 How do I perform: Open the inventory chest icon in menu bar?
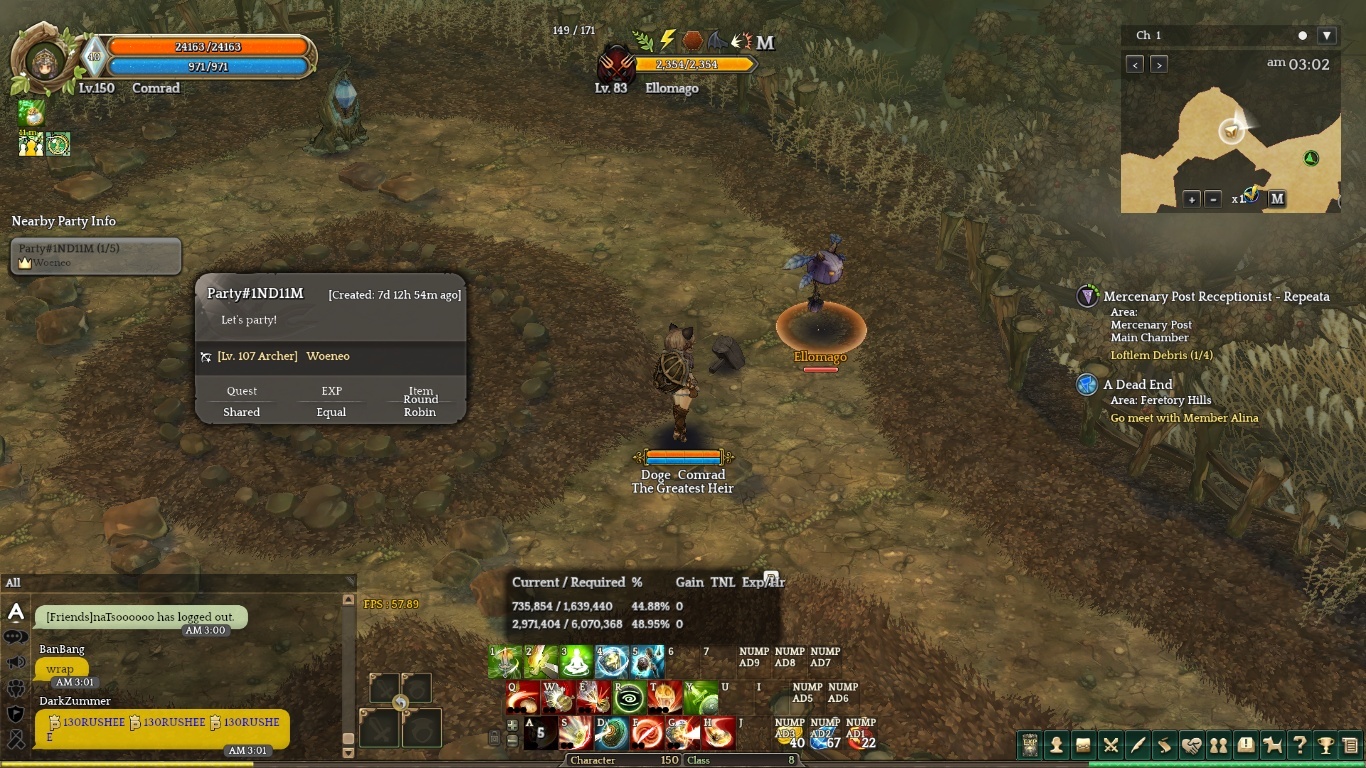(1083, 745)
